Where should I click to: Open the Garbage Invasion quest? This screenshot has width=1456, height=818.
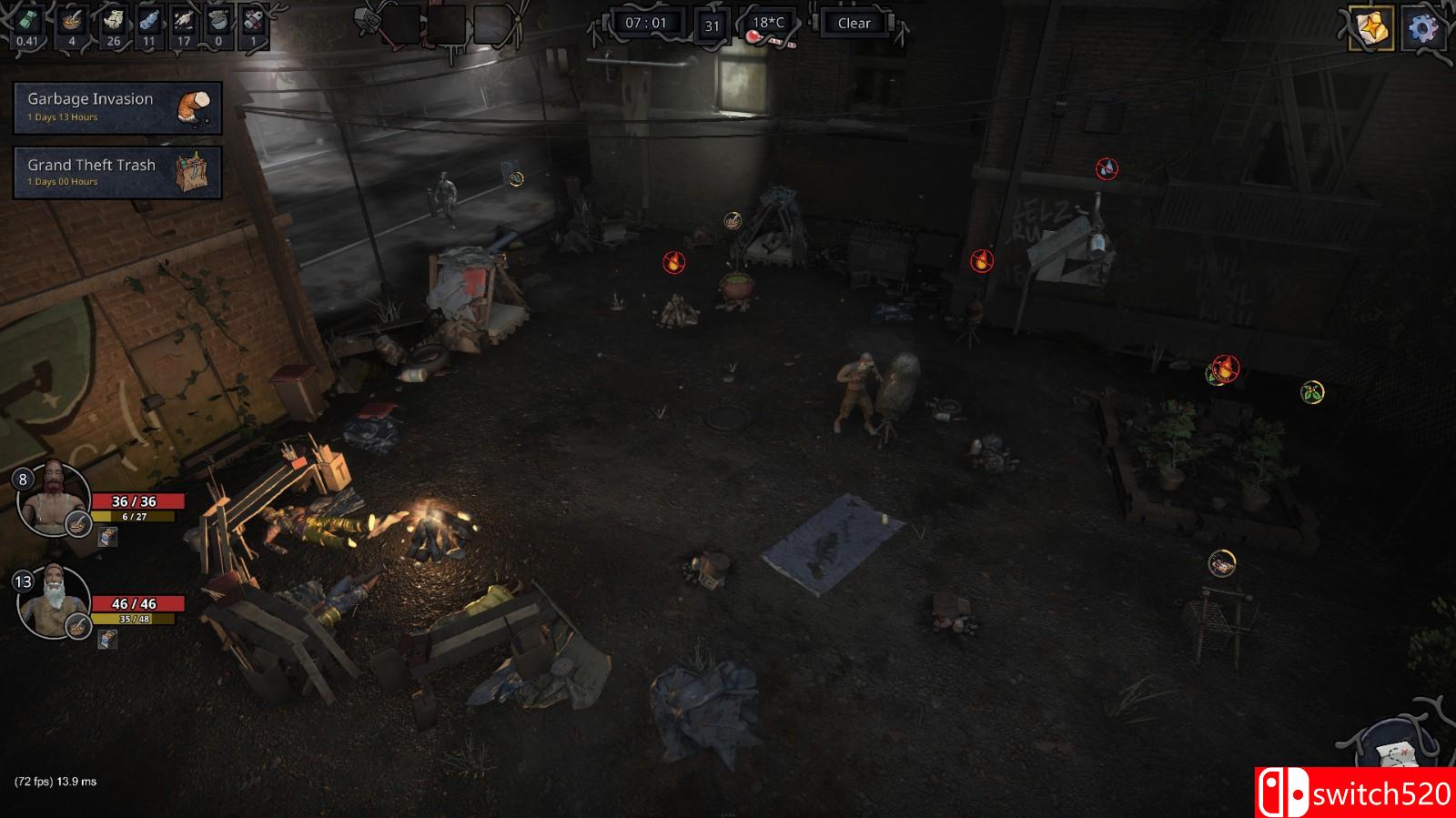[x=117, y=107]
